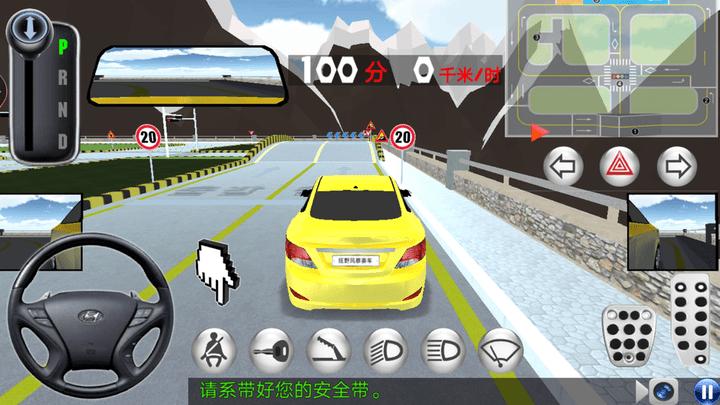The height and width of the screenshot is (405, 720).
Task: Open the driving course minimap
Action: pos(611,70)
